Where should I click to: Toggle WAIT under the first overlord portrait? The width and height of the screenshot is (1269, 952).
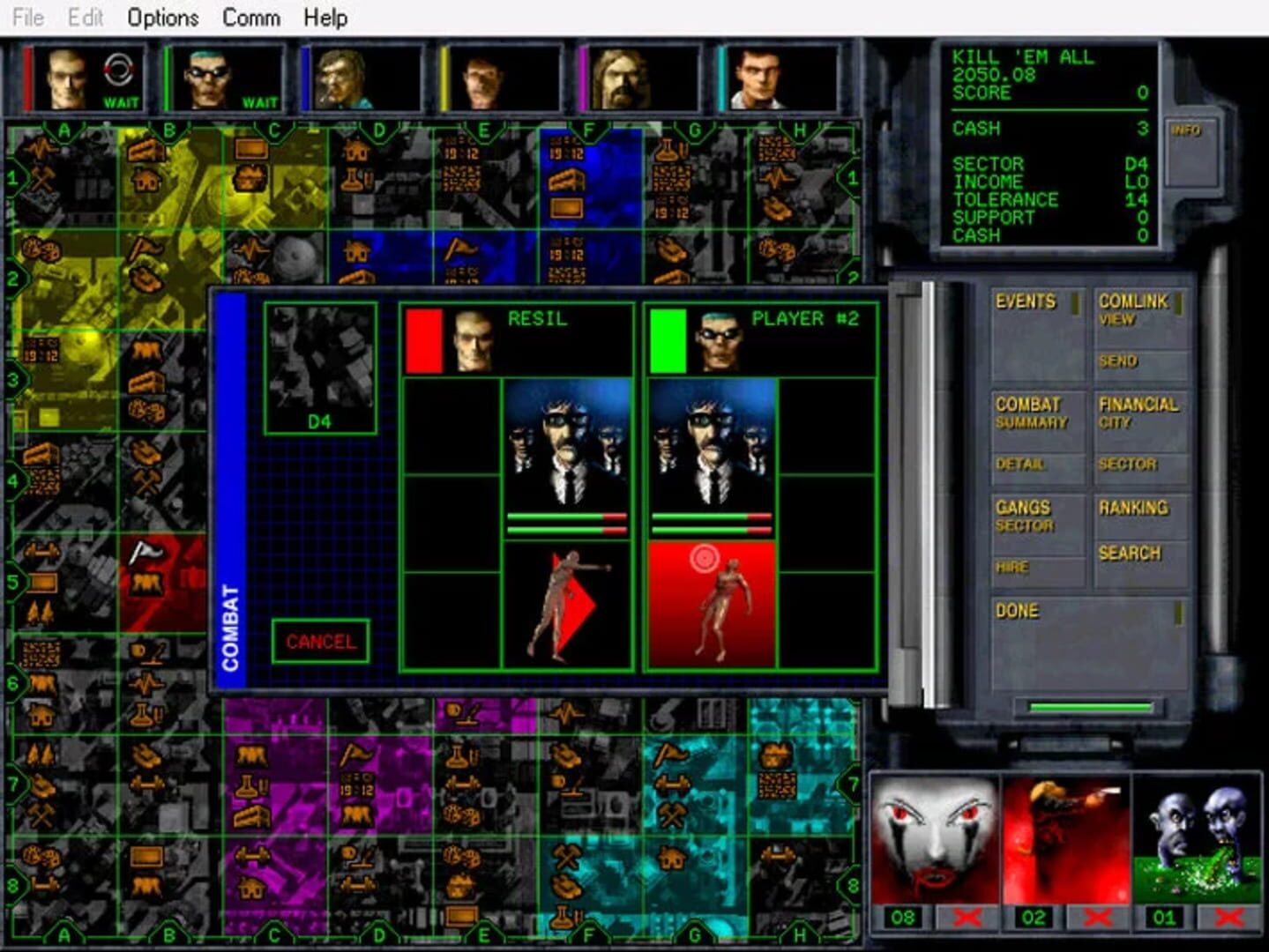(x=123, y=103)
